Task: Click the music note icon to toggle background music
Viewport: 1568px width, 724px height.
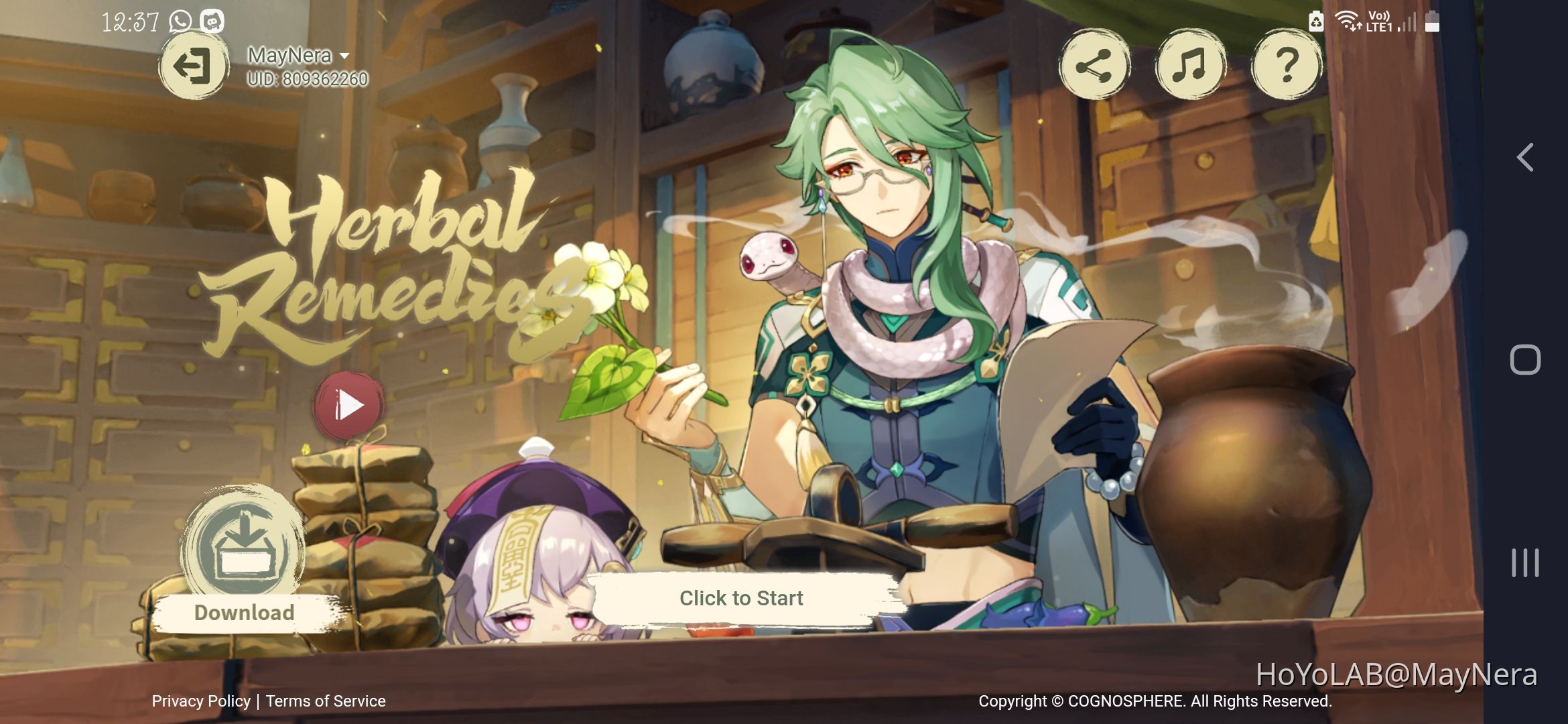Action: tap(1190, 66)
